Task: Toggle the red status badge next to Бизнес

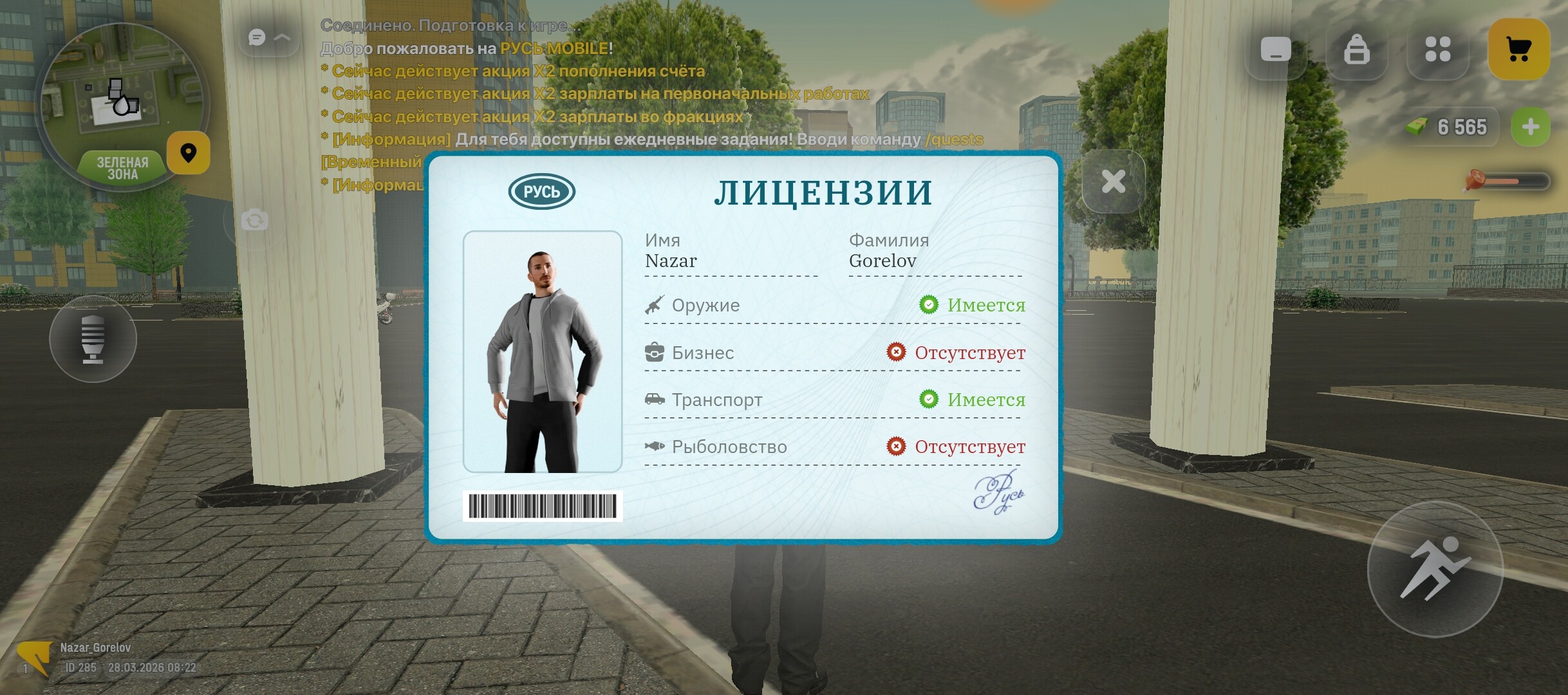Action: point(895,353)
